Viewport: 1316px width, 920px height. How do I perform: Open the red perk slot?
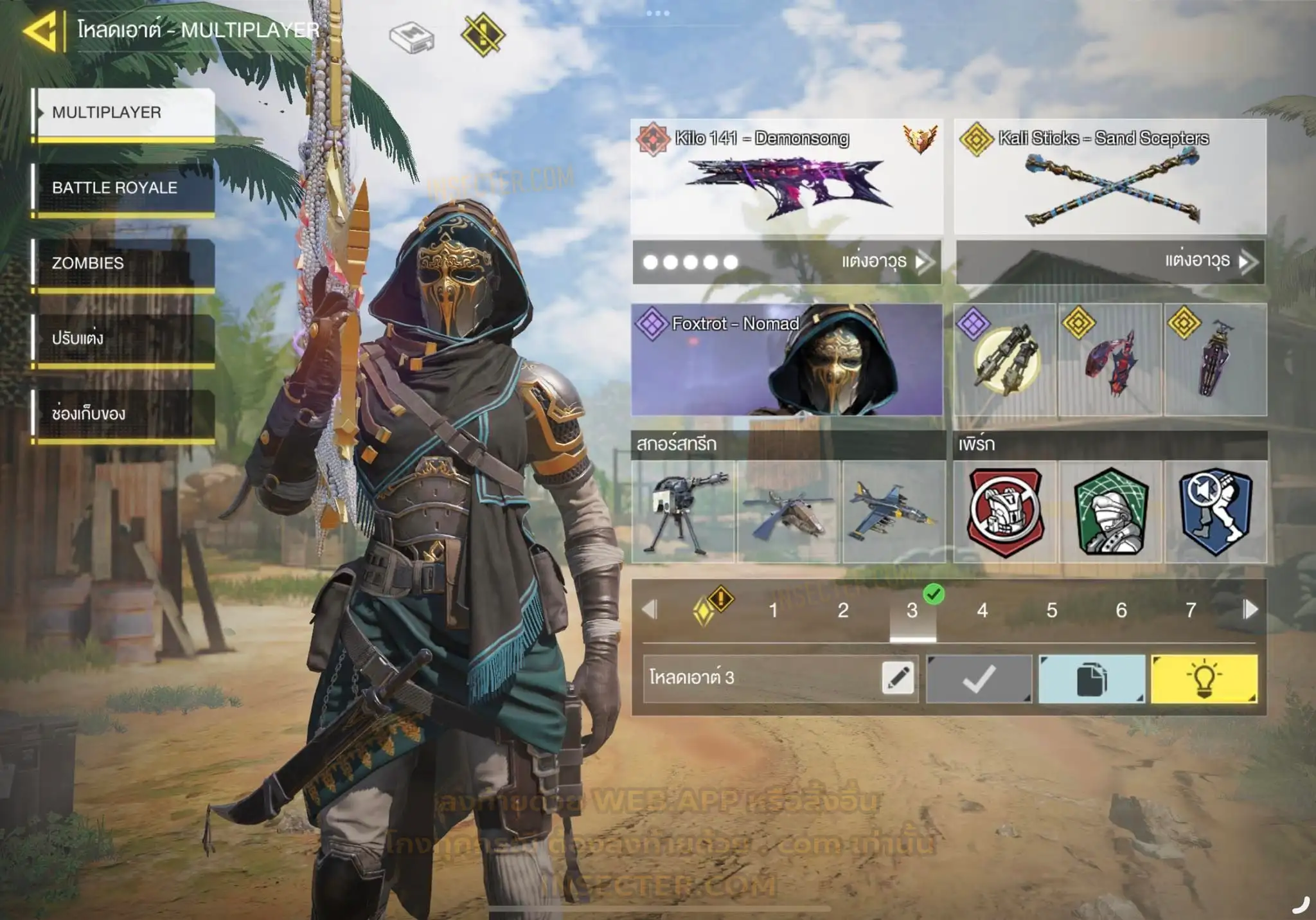1006,512
